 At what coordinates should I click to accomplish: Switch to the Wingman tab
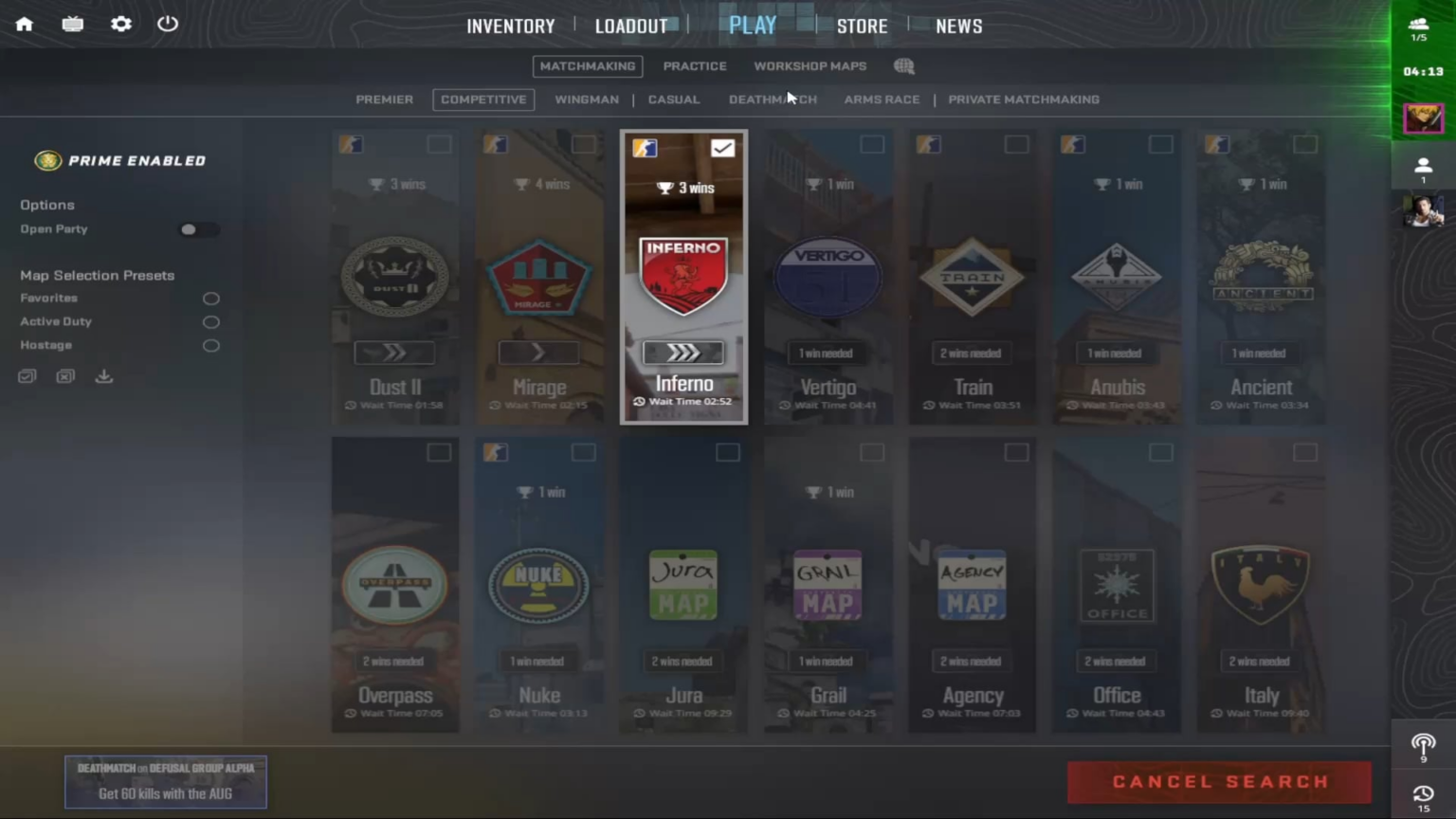pyautogui.click(x=587, y=100)
